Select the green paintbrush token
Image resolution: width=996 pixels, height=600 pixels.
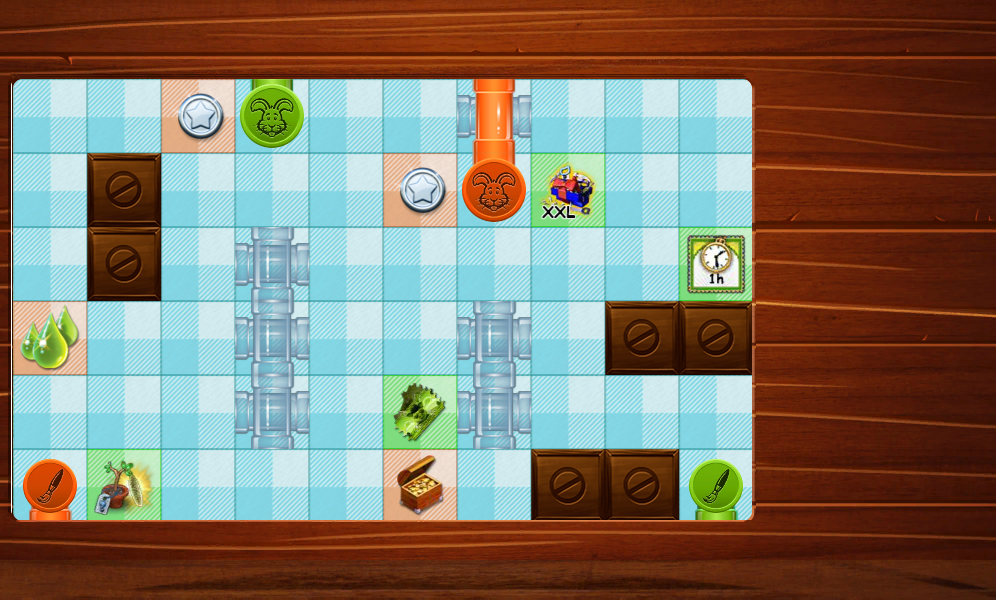pyautogui.click(x=716, y=486)
